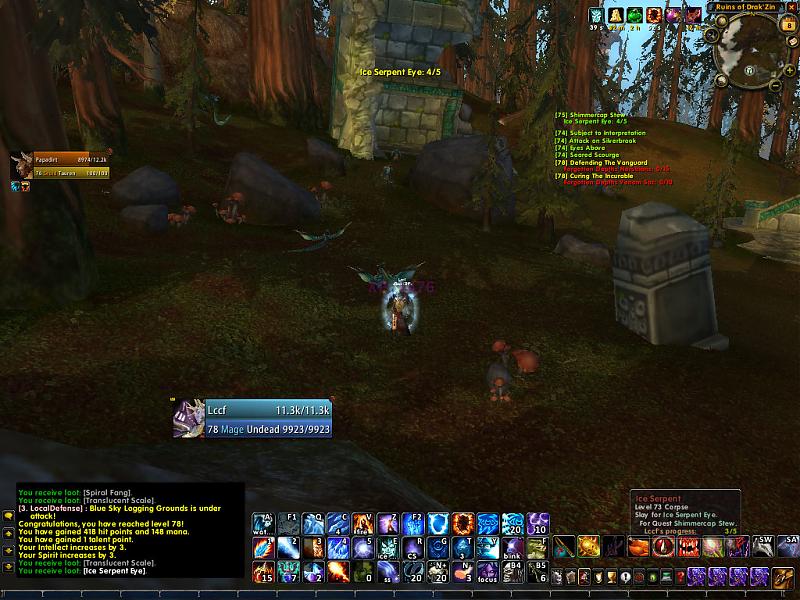Open the Defending The Vanguard quest
The width and height of the screenshot is (800, 600).
click(607, 162)
